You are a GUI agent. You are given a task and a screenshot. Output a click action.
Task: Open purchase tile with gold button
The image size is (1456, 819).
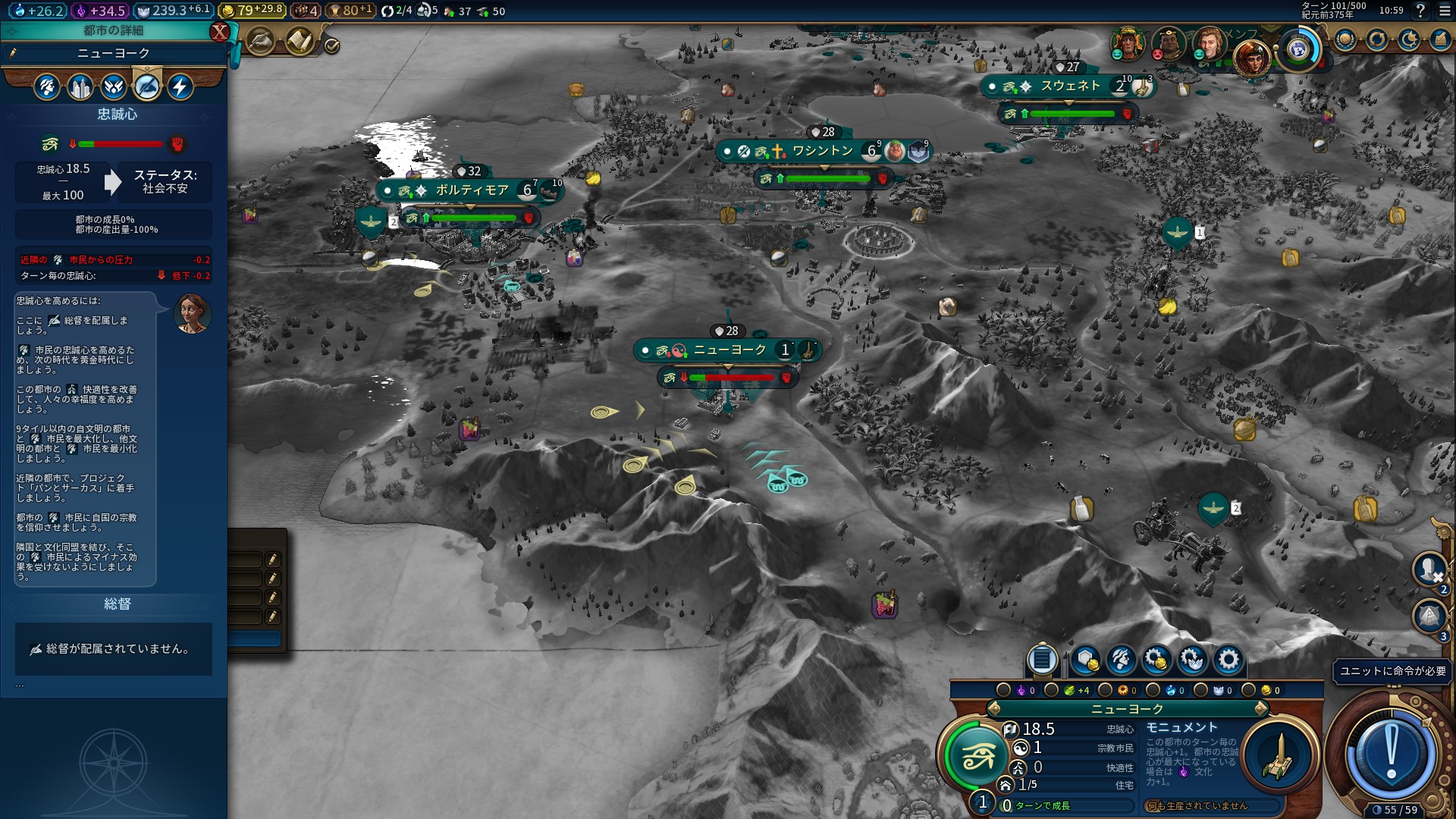(1085, 661)
